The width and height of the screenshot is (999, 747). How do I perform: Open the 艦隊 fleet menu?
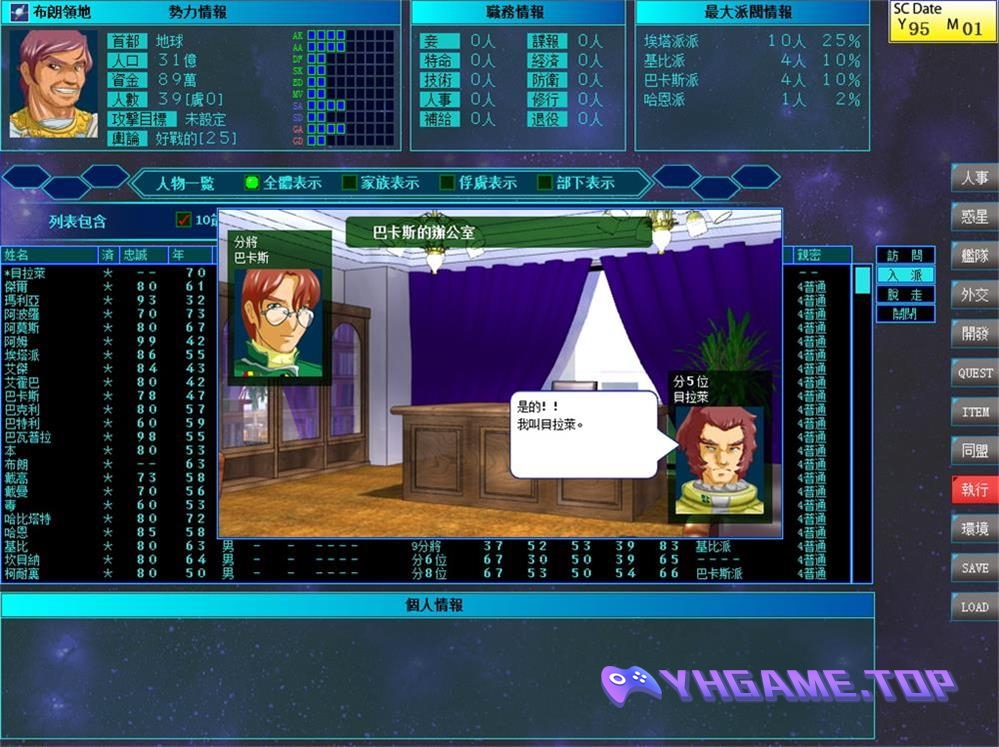[974, 255]
